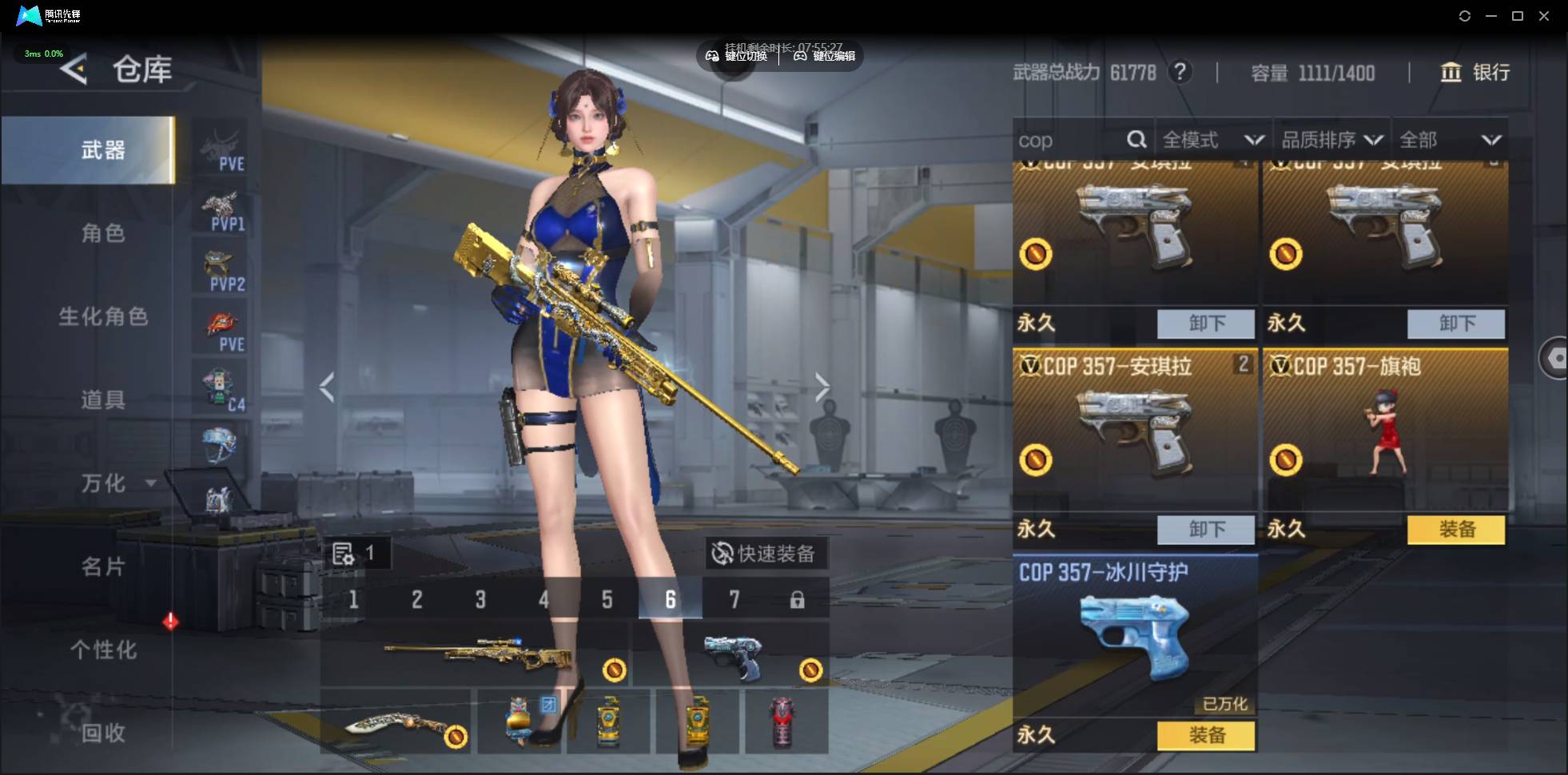This screenshot has height=775, width=1568.
Task: Expand the 品质排序 sort dropdown
Action: pyautogui.click(x=1331, y=141)
